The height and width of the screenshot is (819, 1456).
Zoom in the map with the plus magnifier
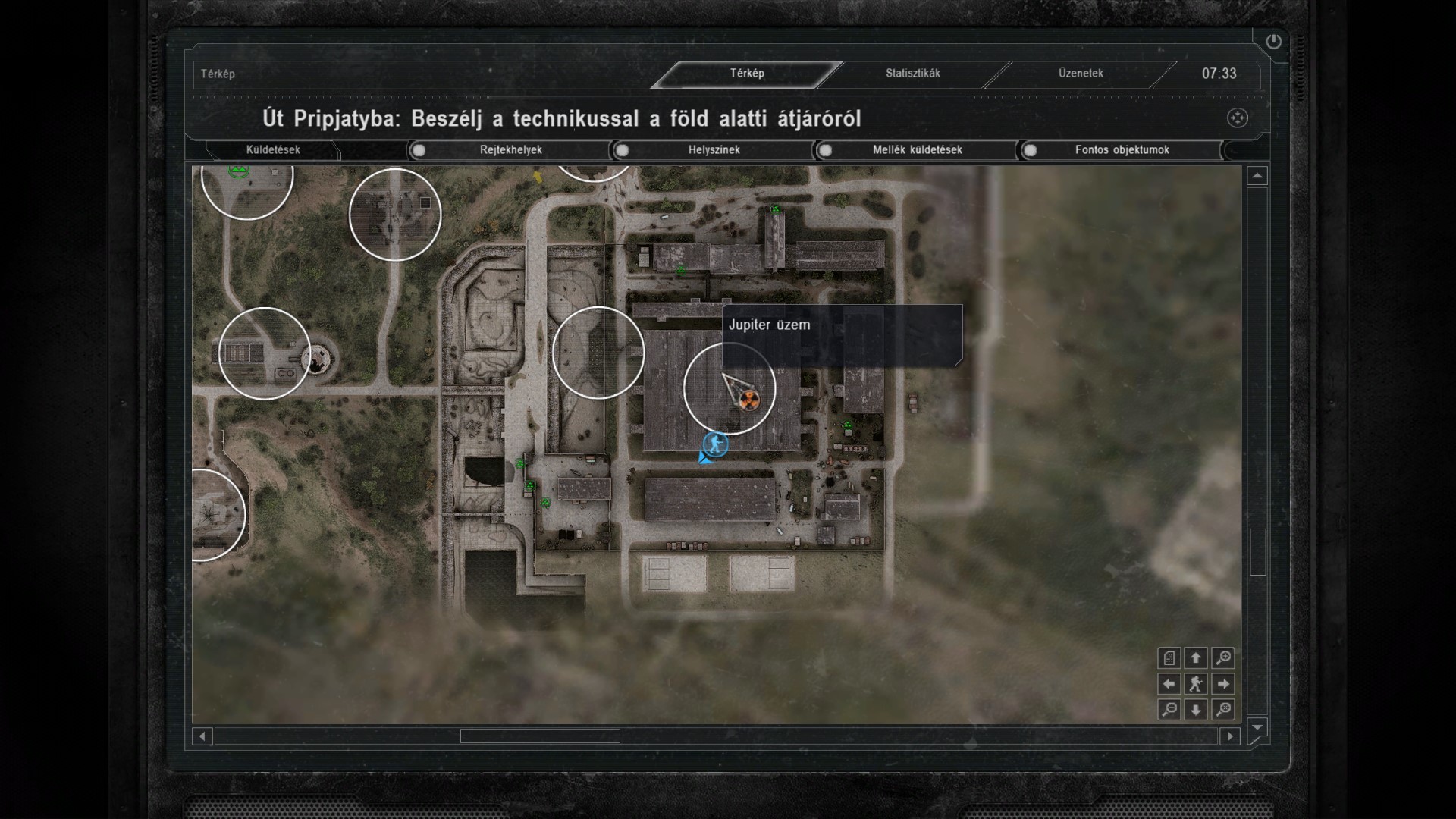pyautogui.click(x=1222, y=658)
